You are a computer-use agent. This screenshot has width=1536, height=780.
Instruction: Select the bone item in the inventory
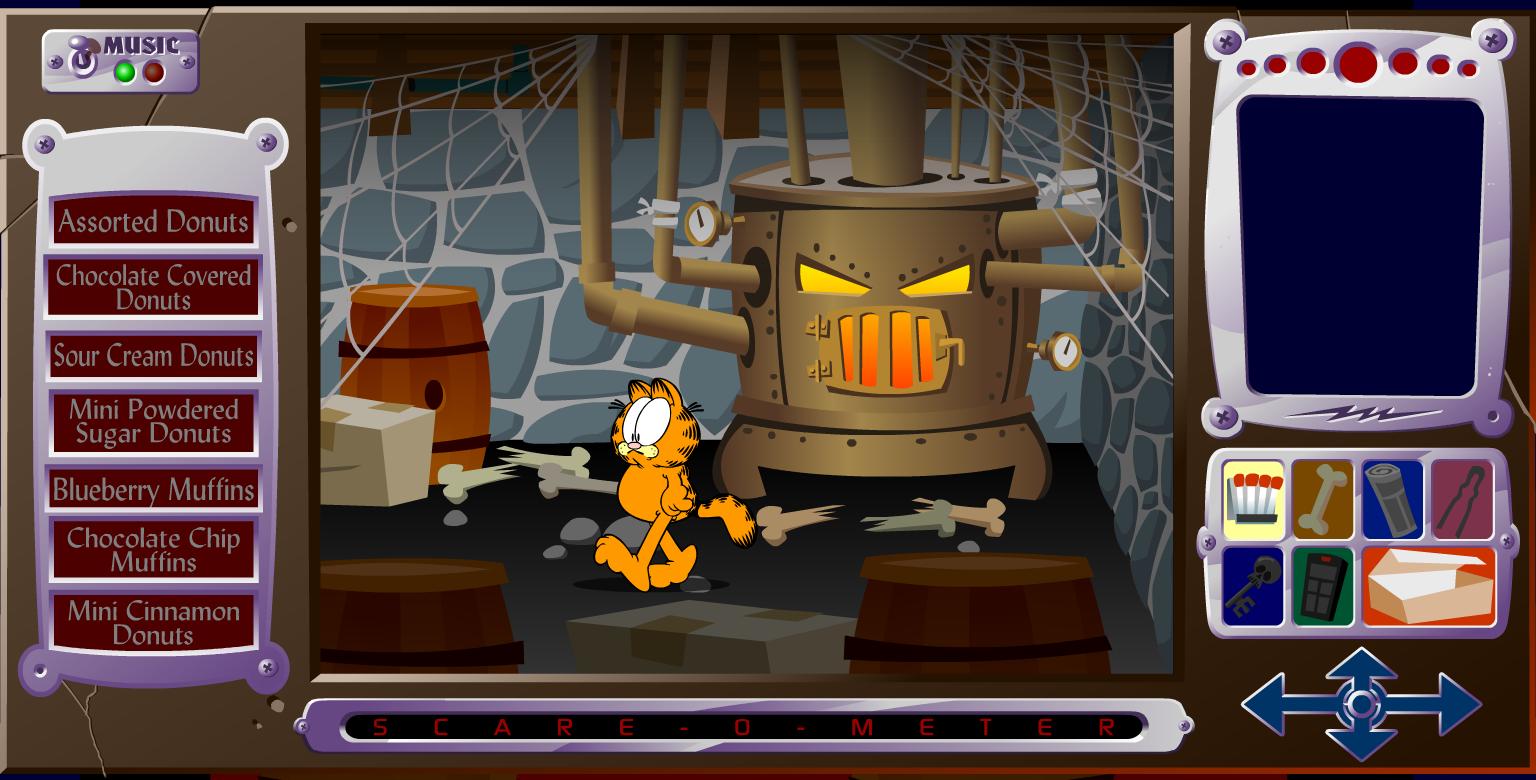coord(1322,497)
